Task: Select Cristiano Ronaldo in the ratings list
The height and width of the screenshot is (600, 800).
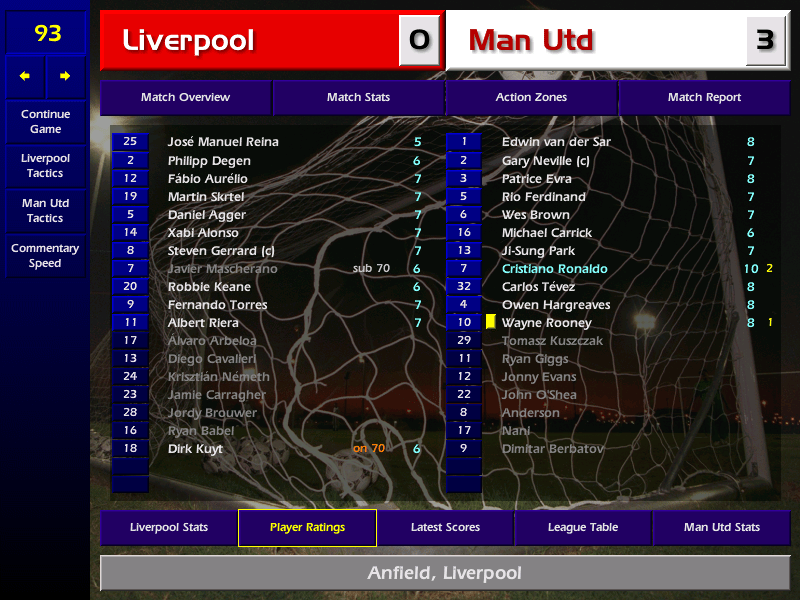Action: pos(554,269)
